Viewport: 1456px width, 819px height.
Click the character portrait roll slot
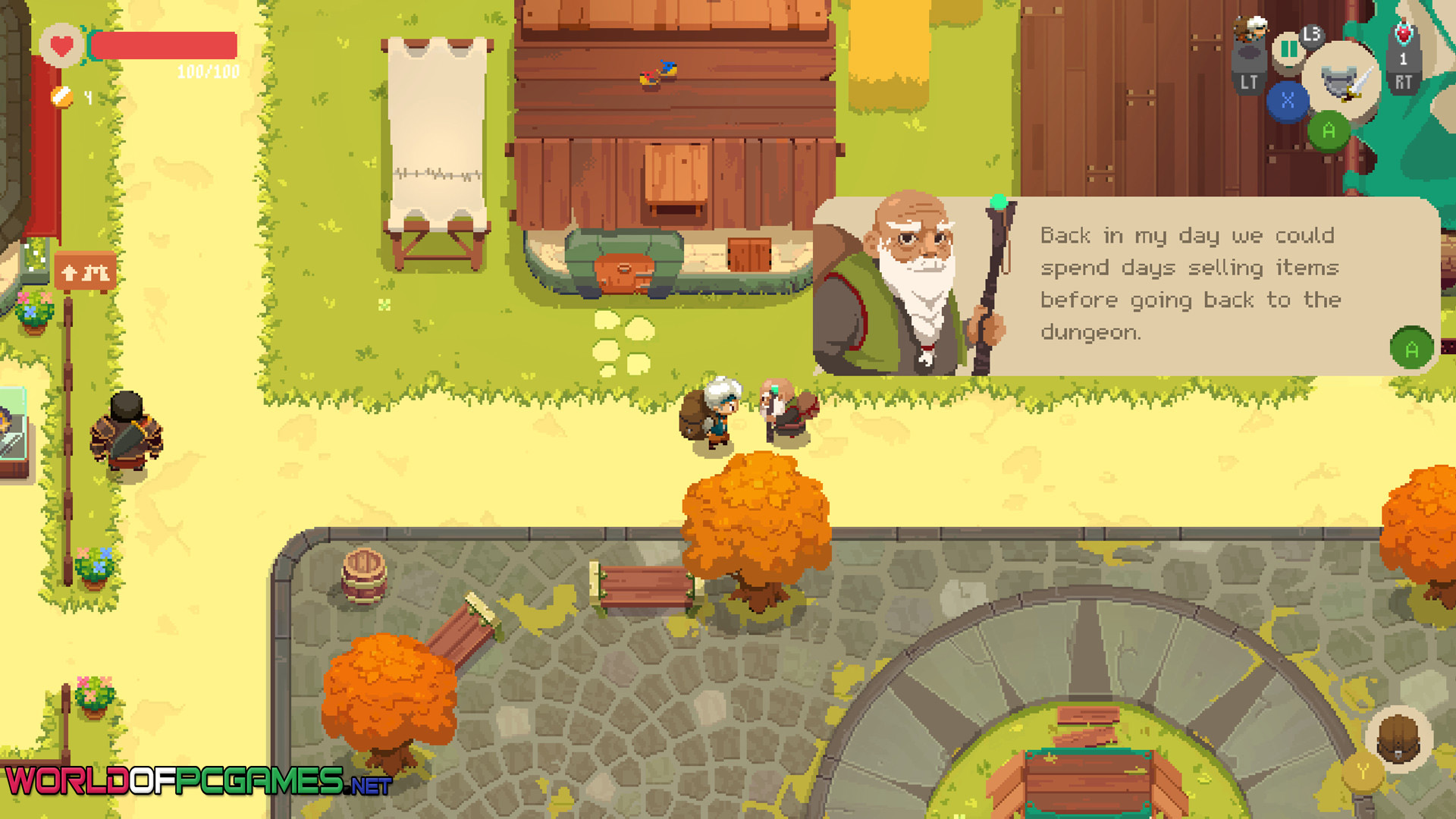click(x=1249, y=32)
